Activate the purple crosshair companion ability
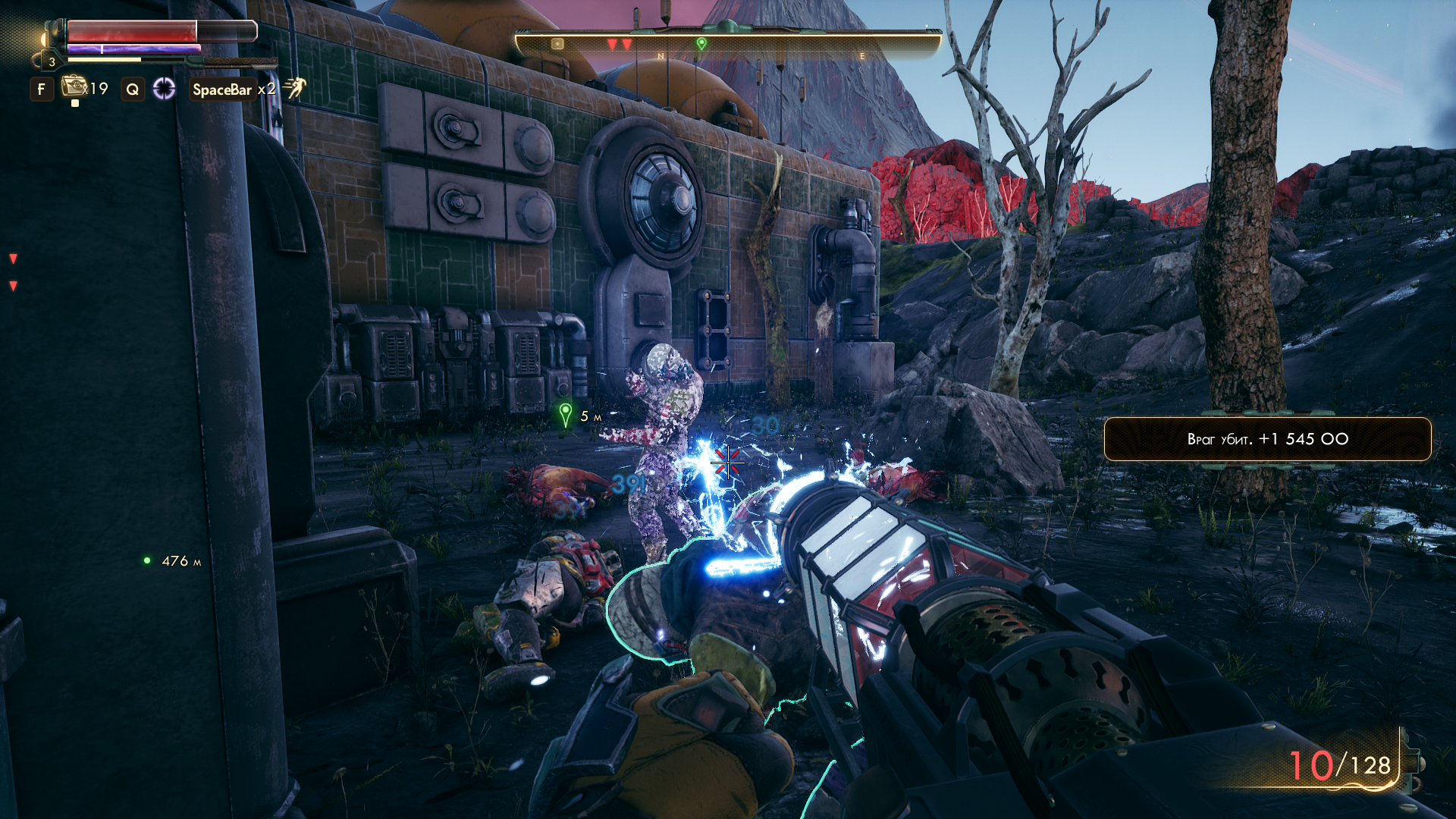The height and width of the screenshot is (819, 1456). [164, 89]
